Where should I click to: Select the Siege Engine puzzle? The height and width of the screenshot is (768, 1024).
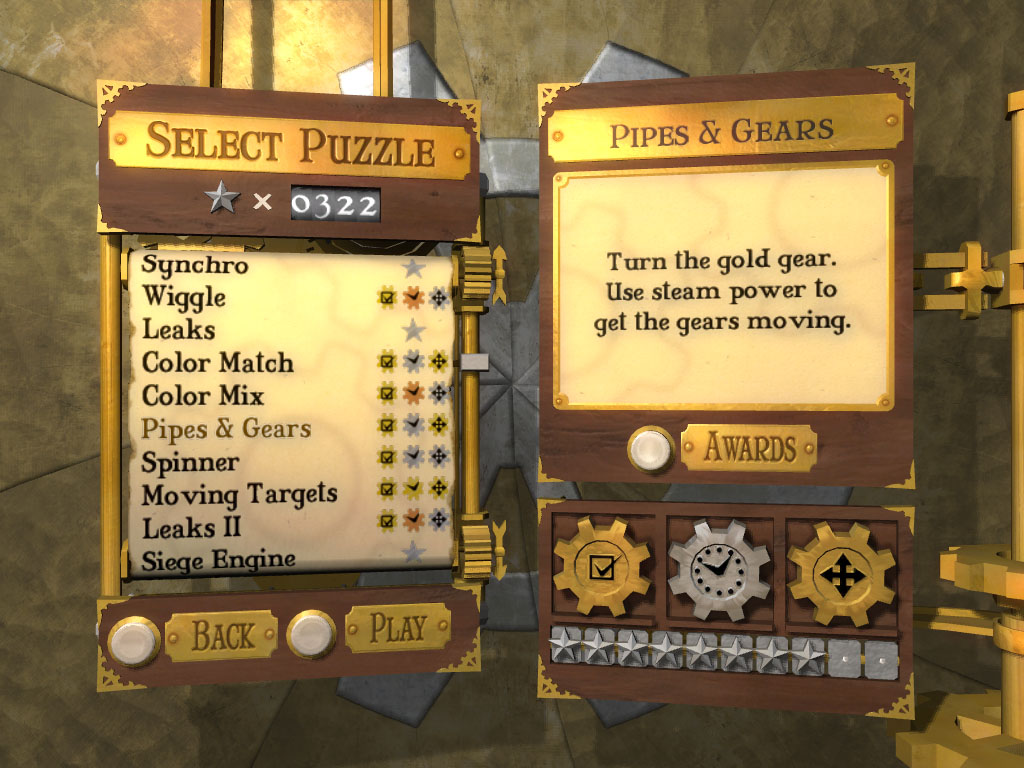(218, 558)
